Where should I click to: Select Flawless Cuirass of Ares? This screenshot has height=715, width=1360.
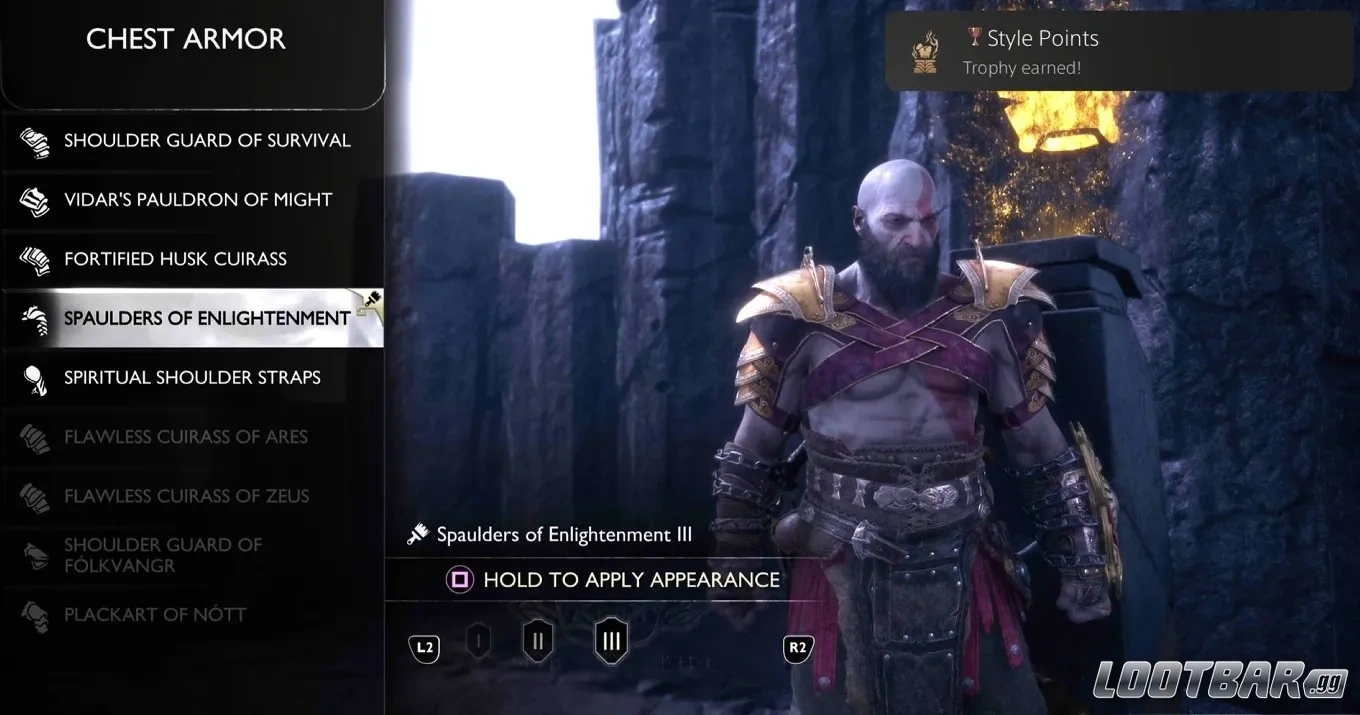pos(192,437)
